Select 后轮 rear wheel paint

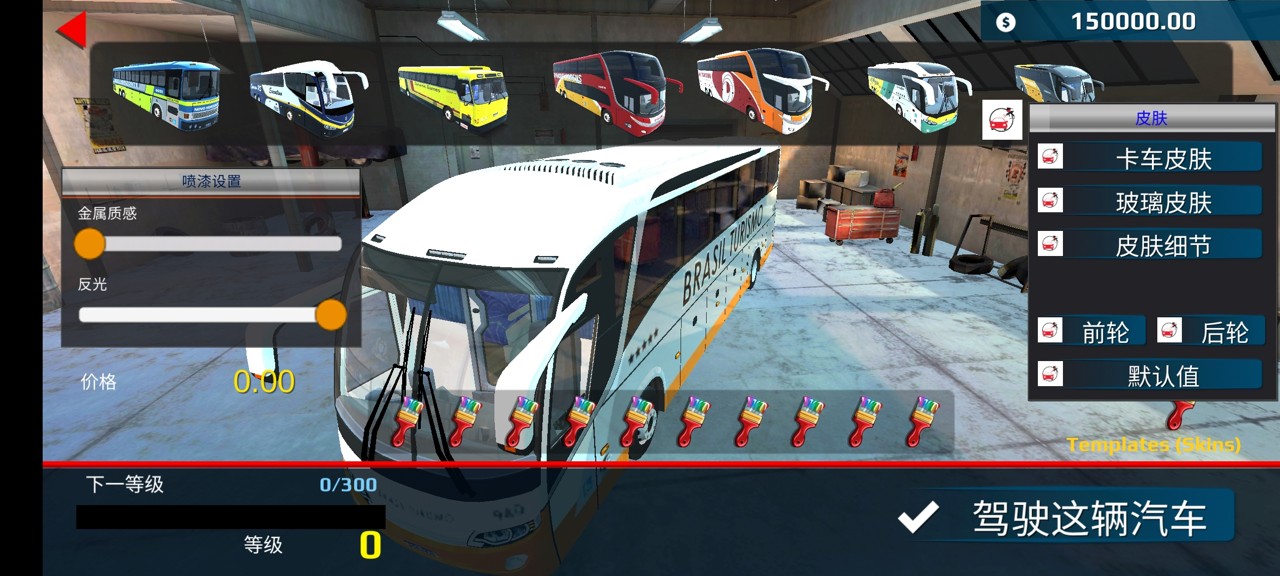tap(1224, 331)
